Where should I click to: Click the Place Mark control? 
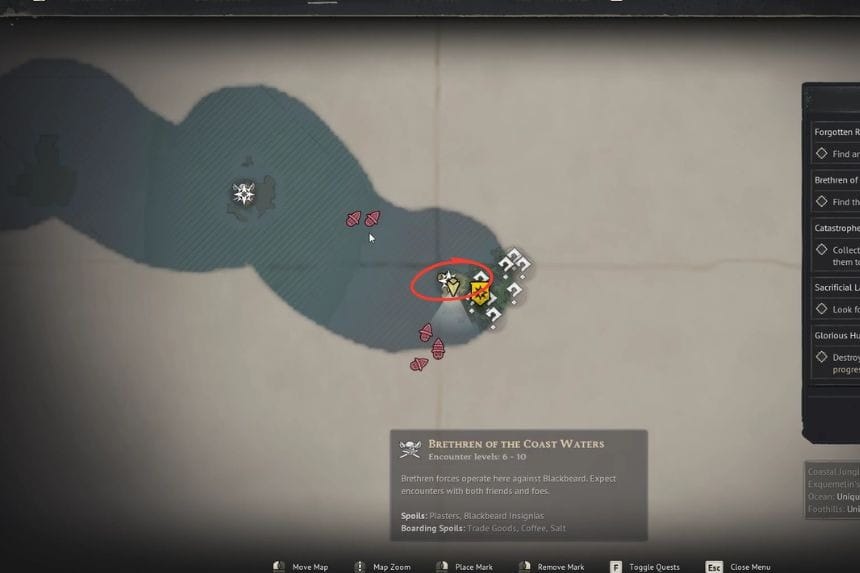(x=464, y=567)
